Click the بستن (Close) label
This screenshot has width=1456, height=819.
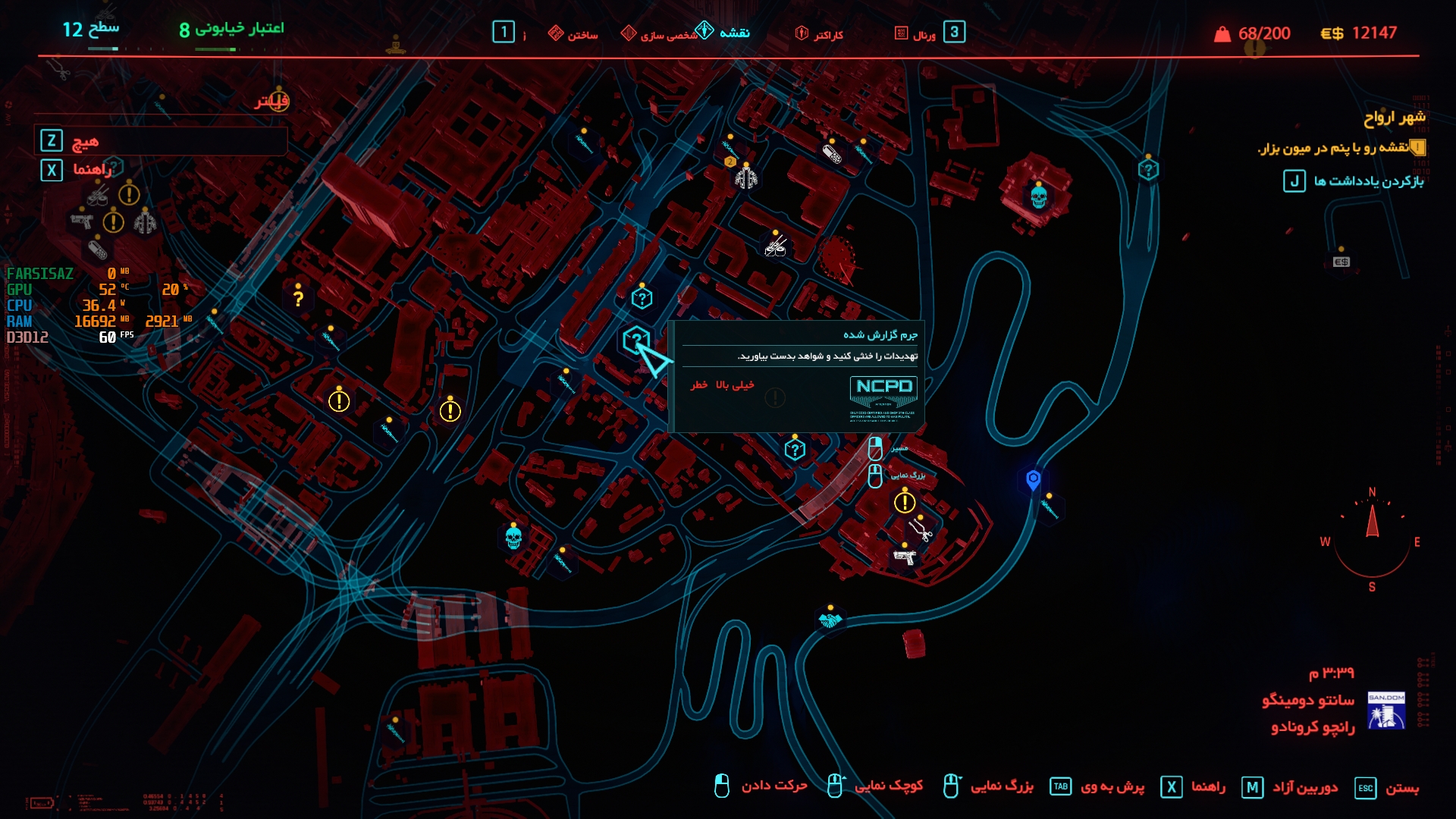pyautogui.click(x=1401, y=788)
